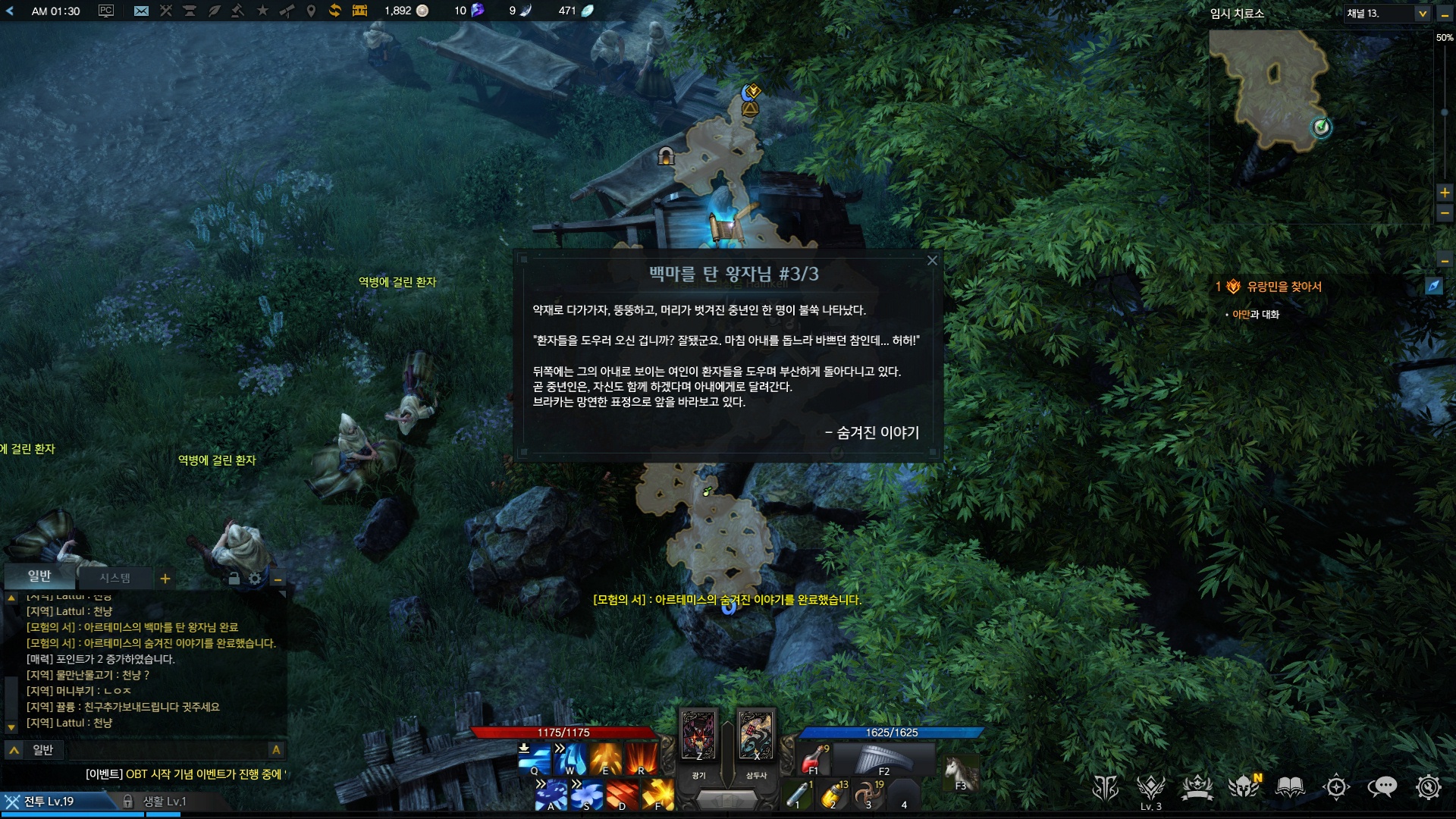Viewport: 1456px width, 819px height.
Task: Open the orange treasure chest icon
Action: (359, 11)
